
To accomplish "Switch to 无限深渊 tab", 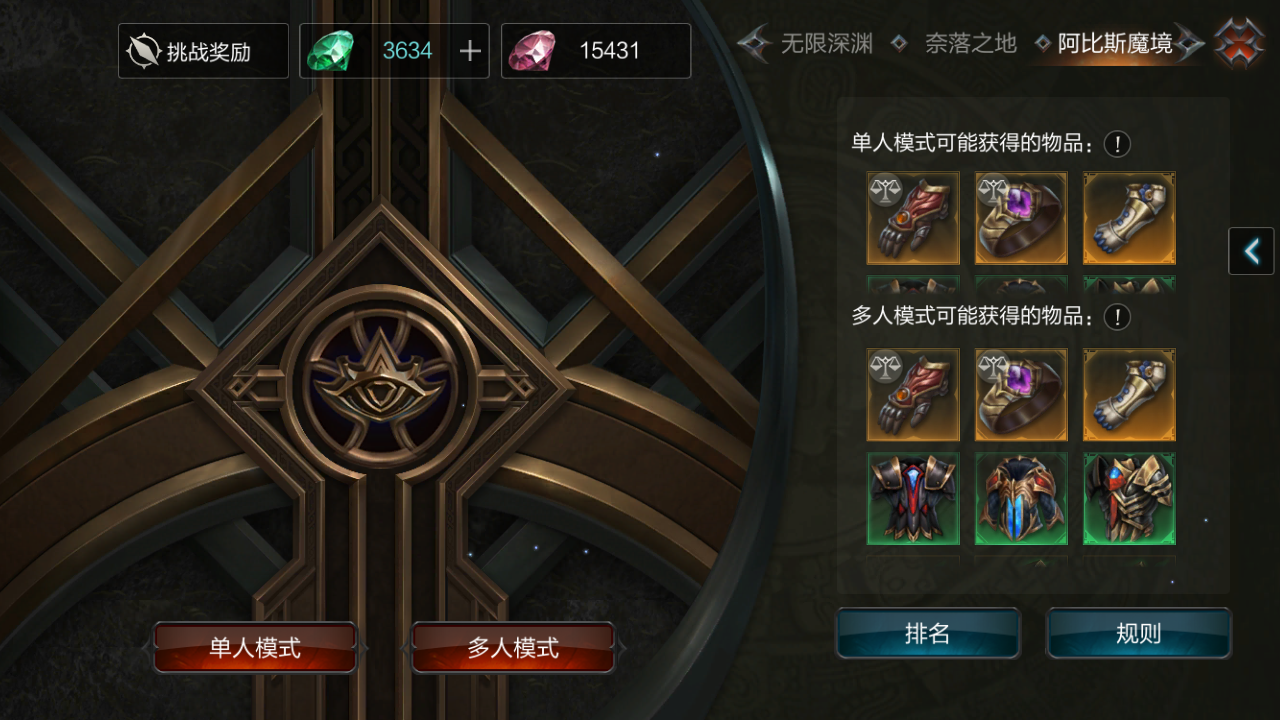I will 826,44.
